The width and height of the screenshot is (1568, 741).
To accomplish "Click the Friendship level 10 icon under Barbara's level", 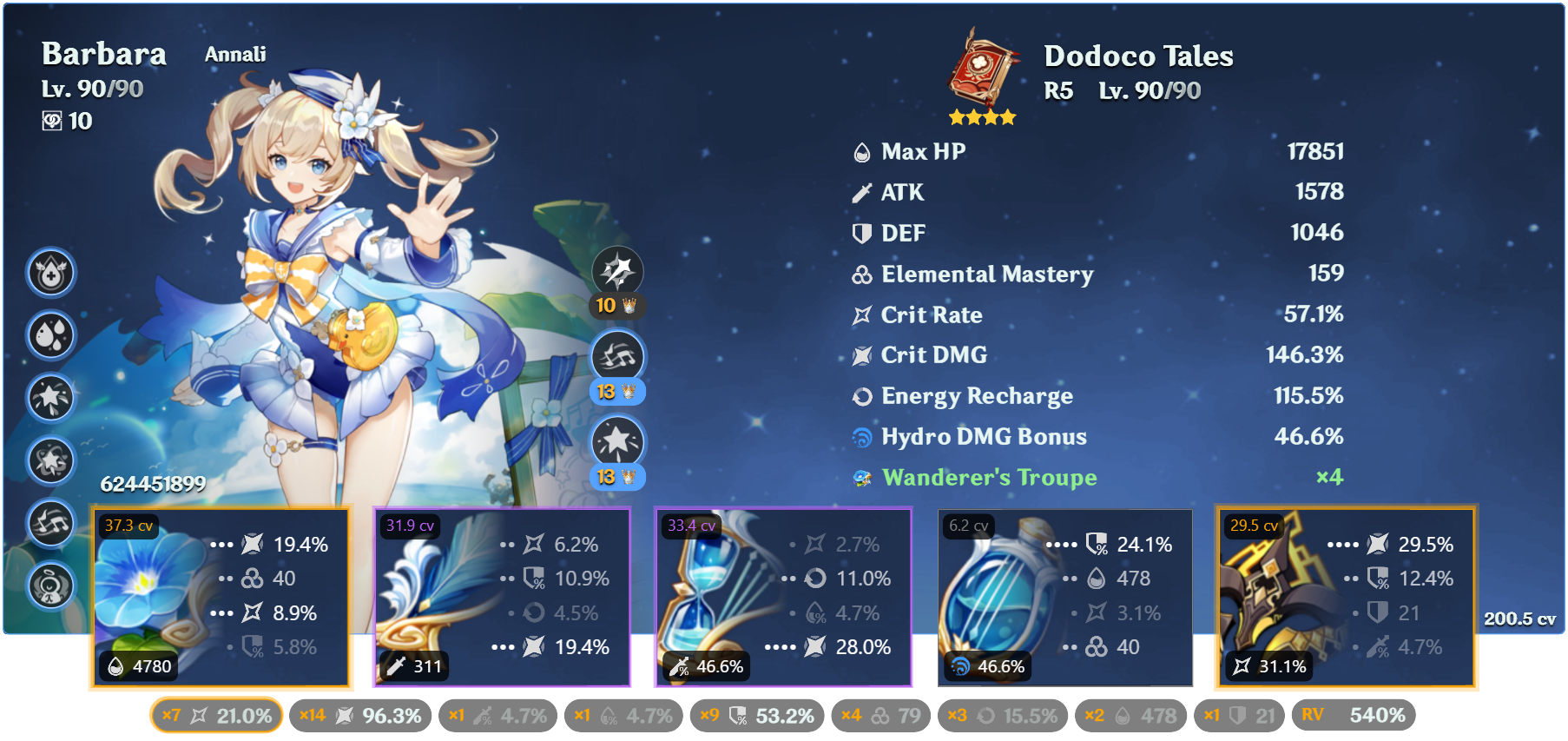I will [x=52, y=122].
